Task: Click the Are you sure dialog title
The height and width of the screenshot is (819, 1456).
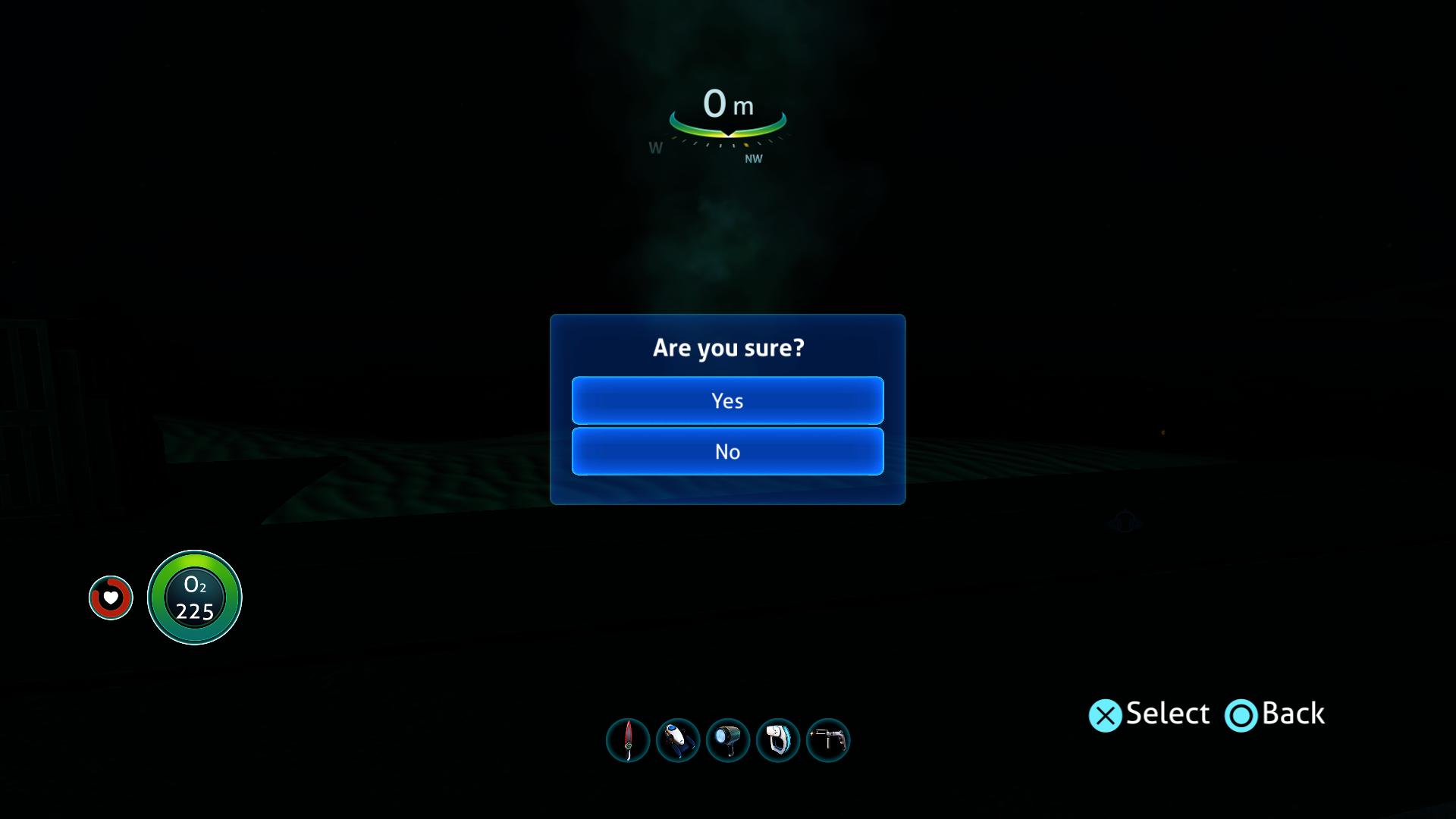Action: click(x=727, y=347)
